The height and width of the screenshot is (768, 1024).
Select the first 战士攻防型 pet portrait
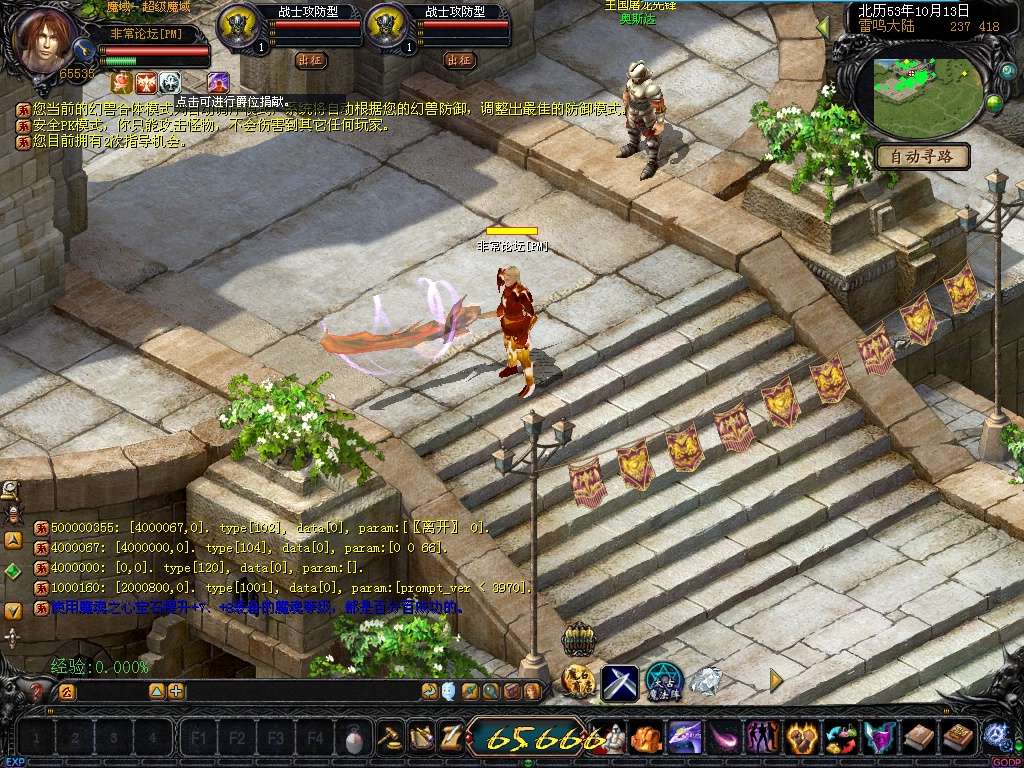tap(238, 24)
